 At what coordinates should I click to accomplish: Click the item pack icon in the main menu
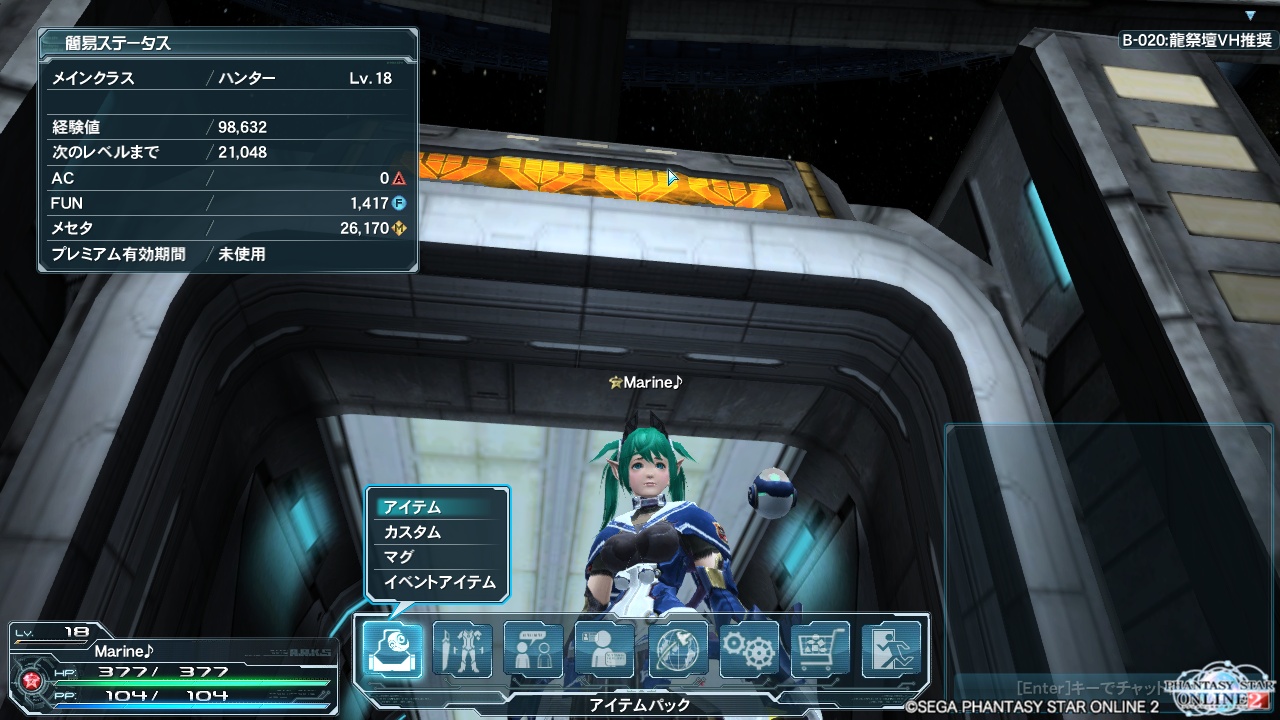391,650
